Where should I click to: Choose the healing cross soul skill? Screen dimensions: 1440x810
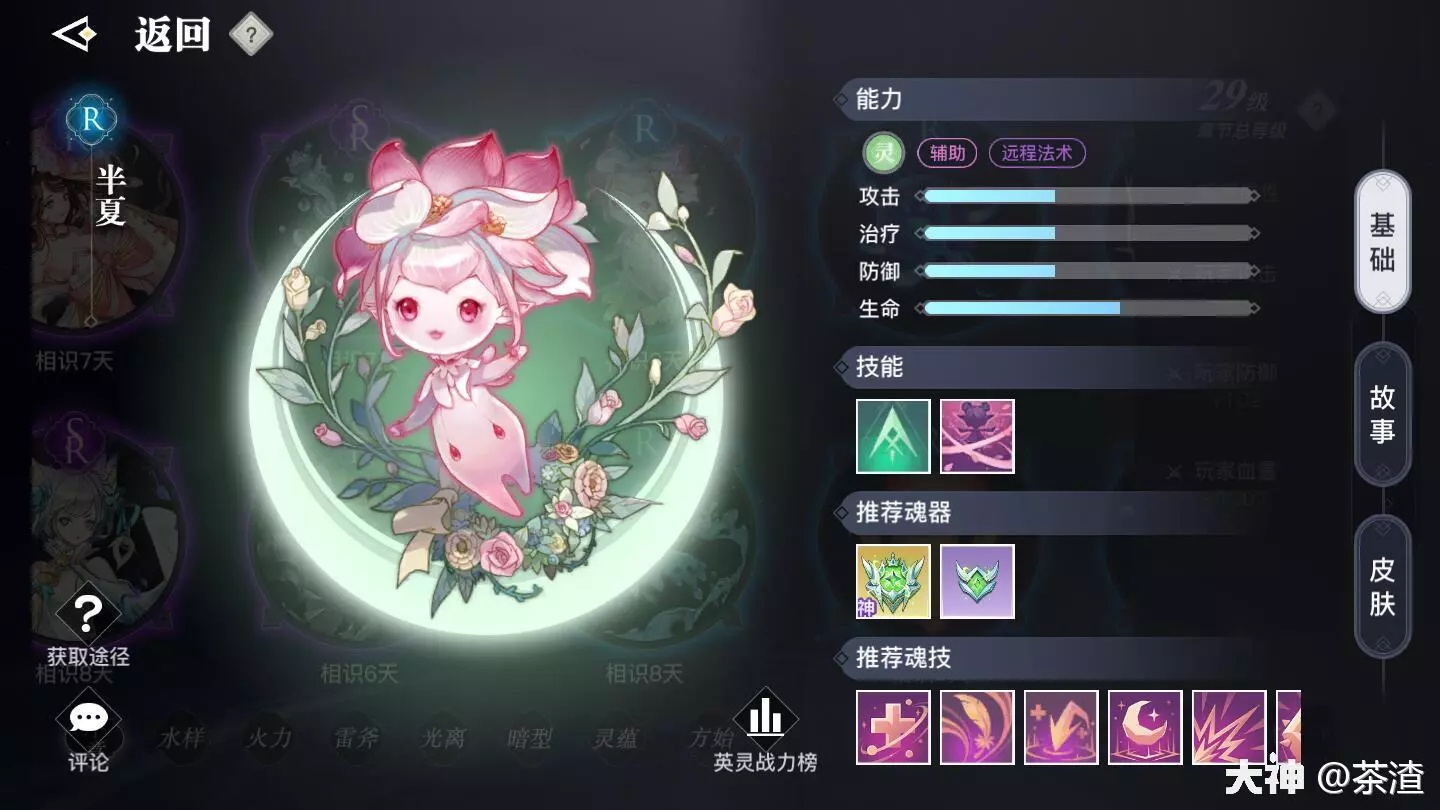pyautogui.click(x=893, y=727)
